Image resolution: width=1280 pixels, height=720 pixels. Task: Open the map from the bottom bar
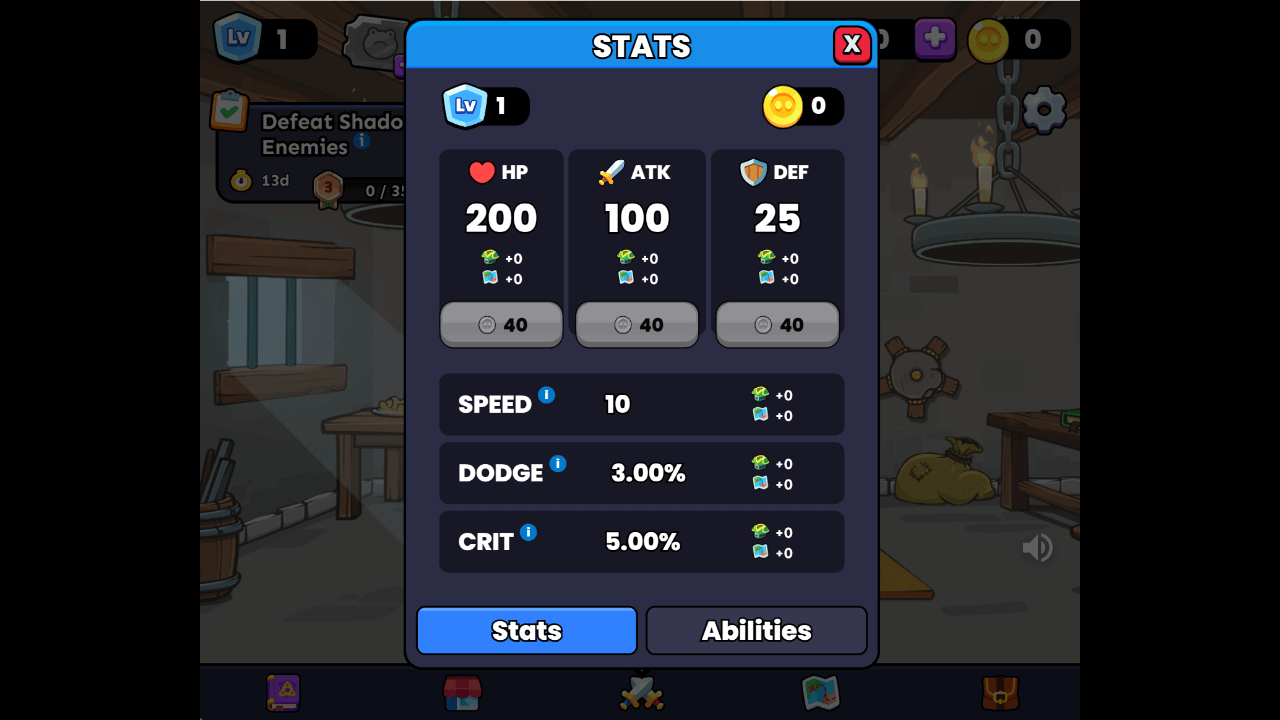tap(820, 692)
